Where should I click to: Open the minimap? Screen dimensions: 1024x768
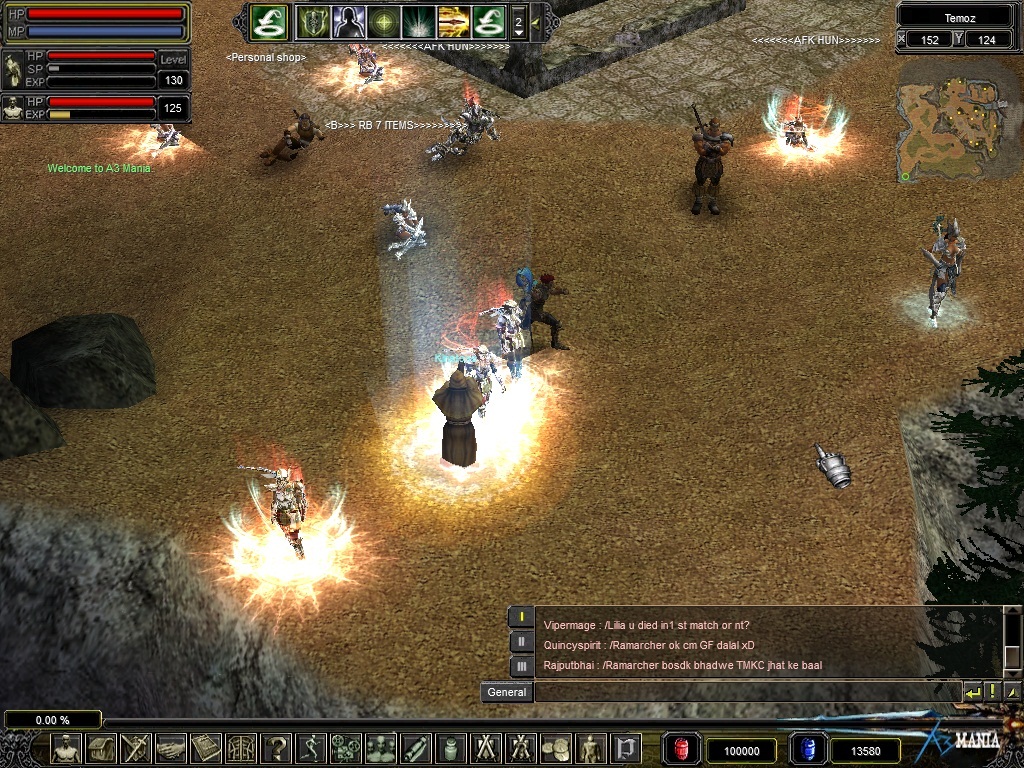click(x=948, y=120)
